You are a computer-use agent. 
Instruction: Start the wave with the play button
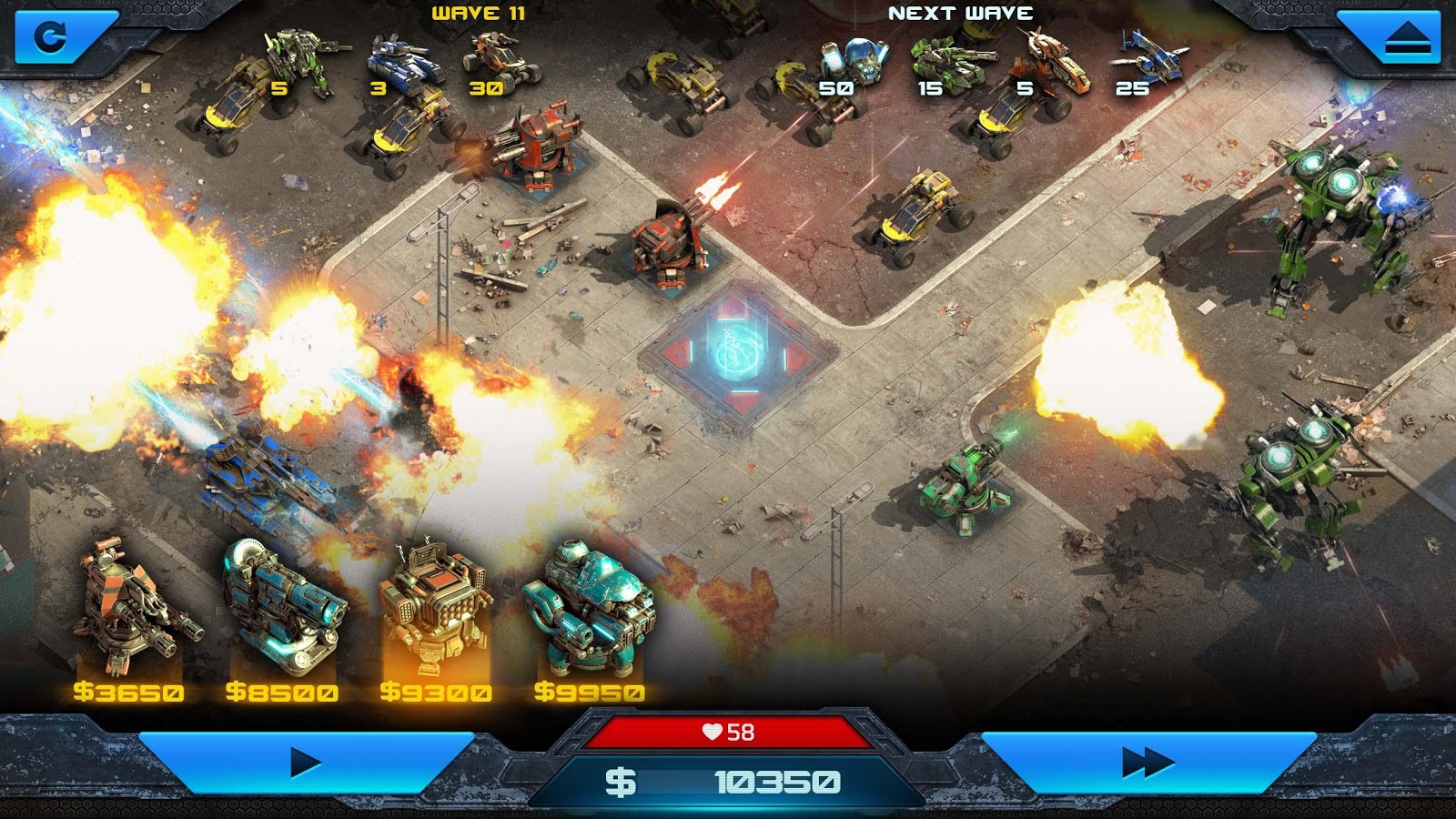[x=306, y=763]
